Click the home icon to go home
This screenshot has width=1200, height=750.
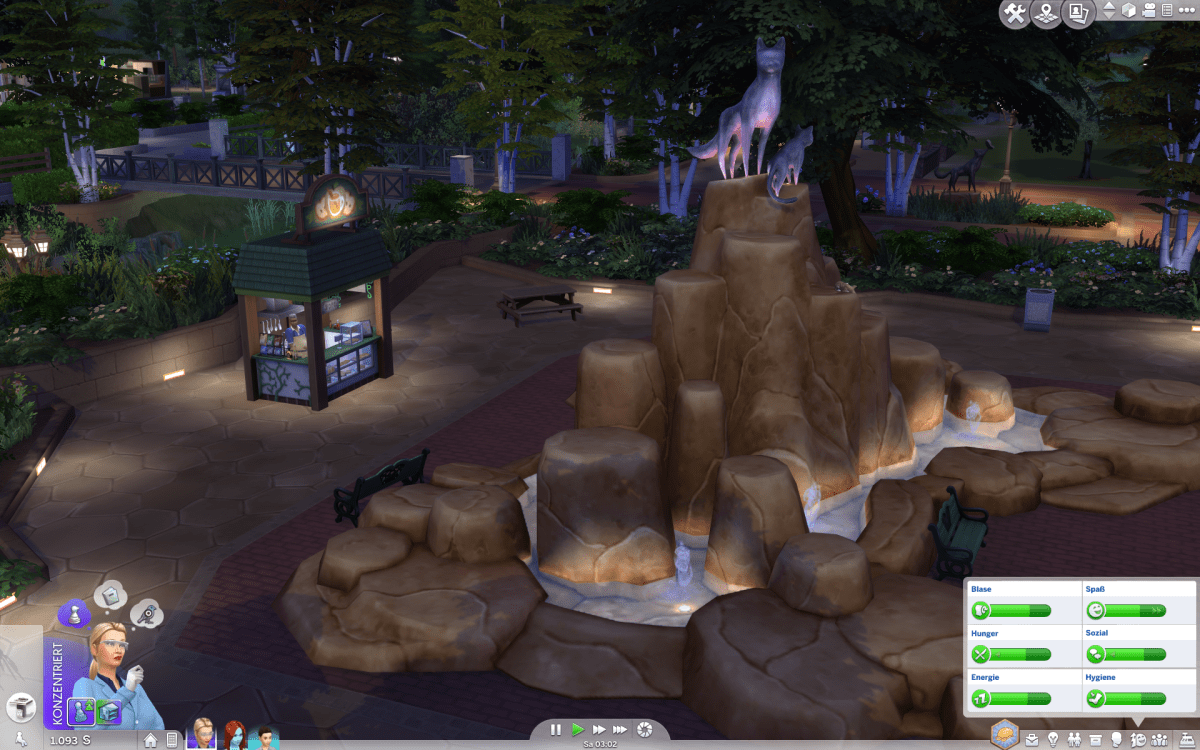click(151, 740)
